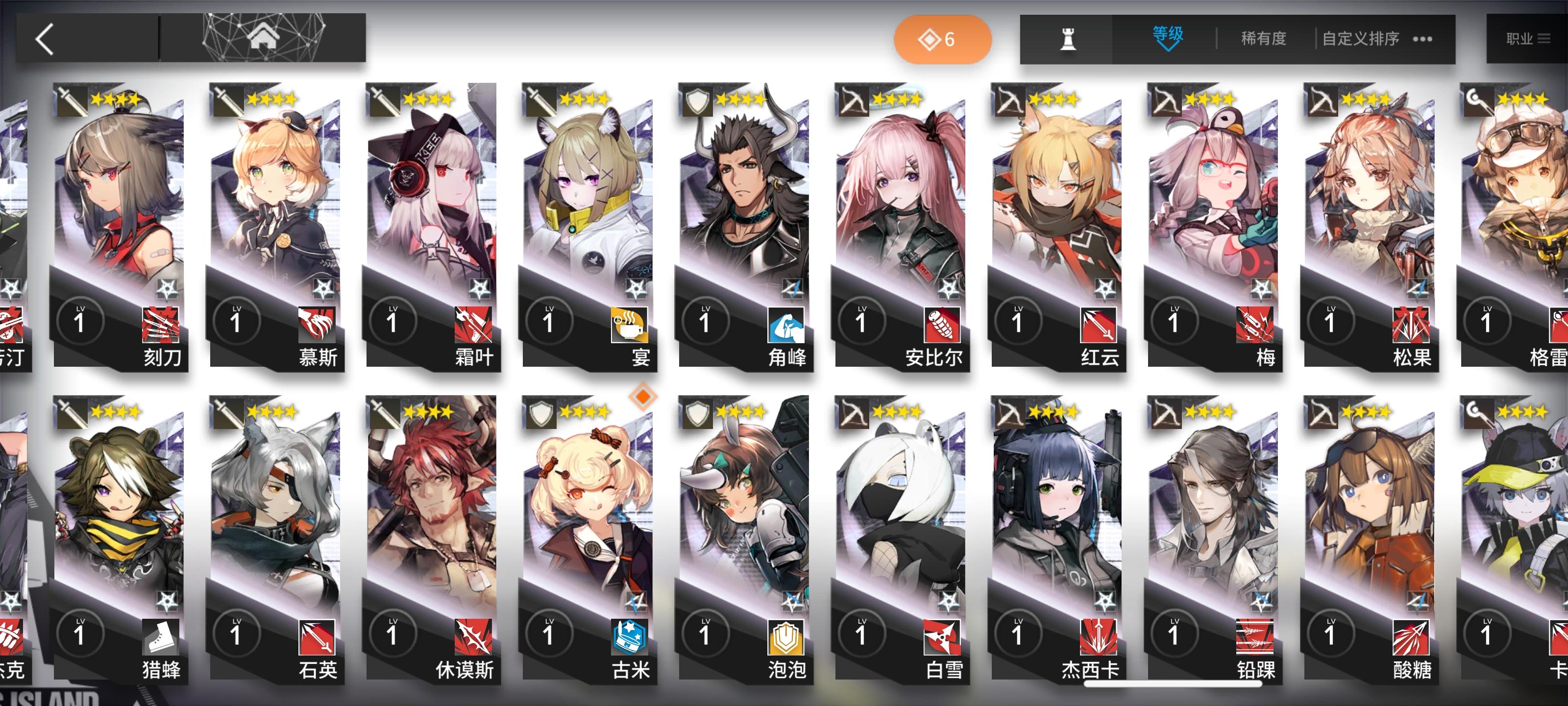Click the defender shield icon on 角峰's card
Viewport: 1568px width, 706px height.
click(x=698, y=101)
